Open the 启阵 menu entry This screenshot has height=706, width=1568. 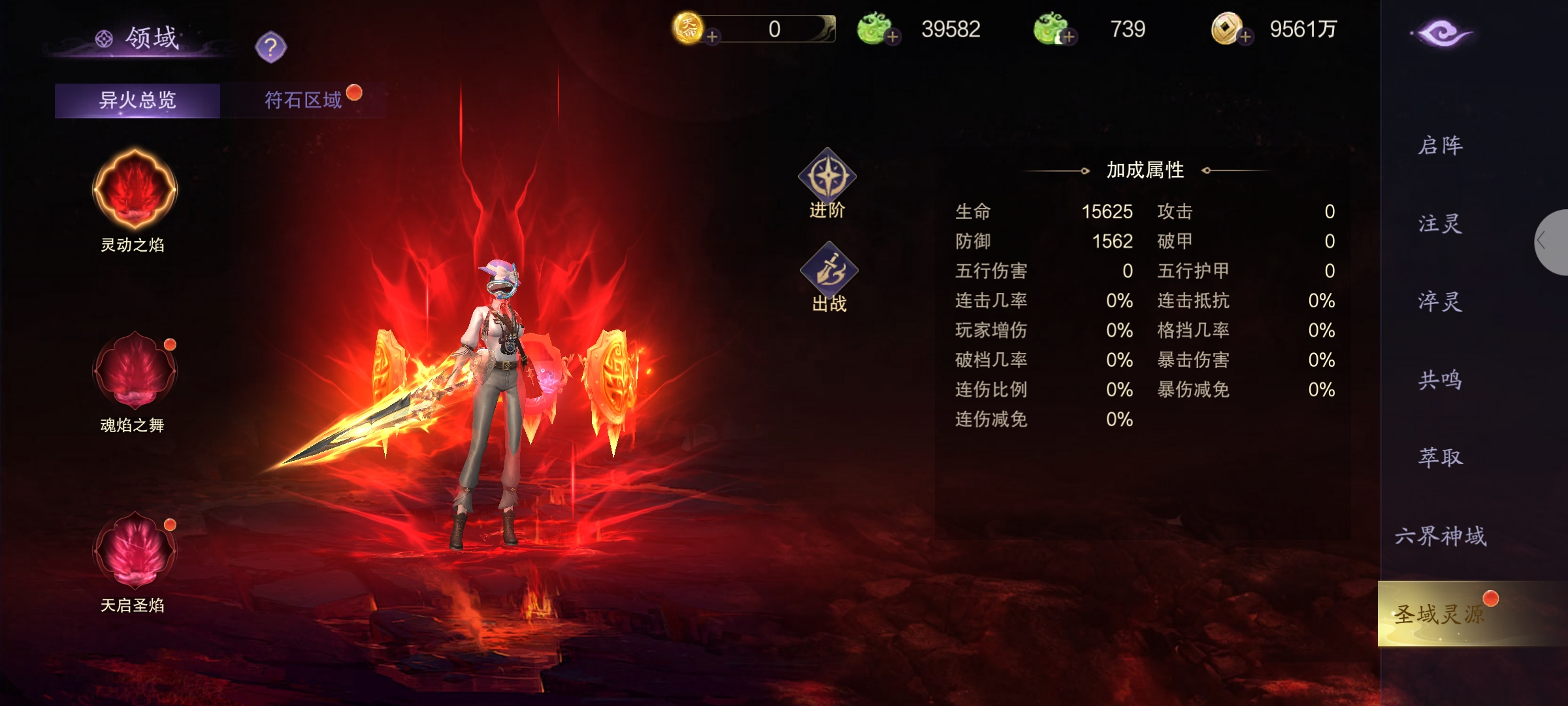1440,145
